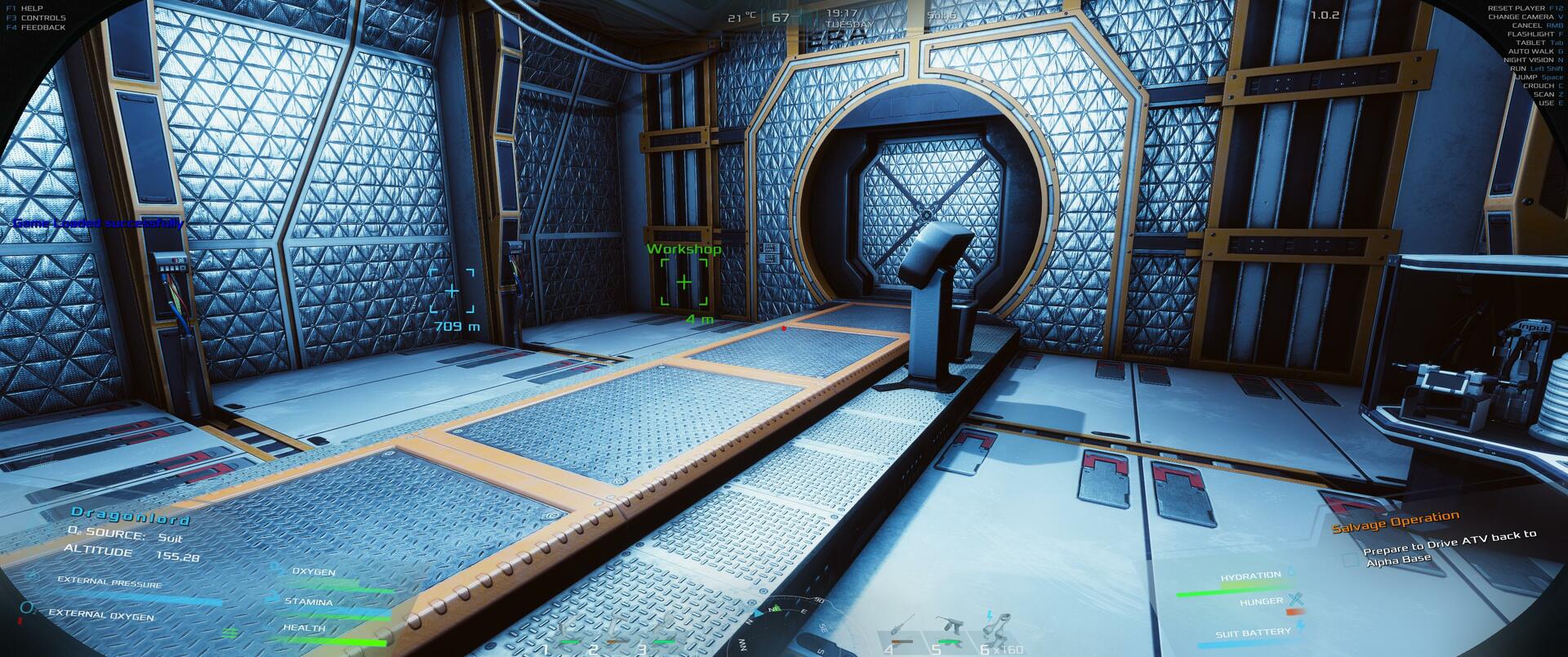This screenshot has width=1568, height=657.
Task: Select the cable item in hotbar slot 6
Action: point(994,628)
